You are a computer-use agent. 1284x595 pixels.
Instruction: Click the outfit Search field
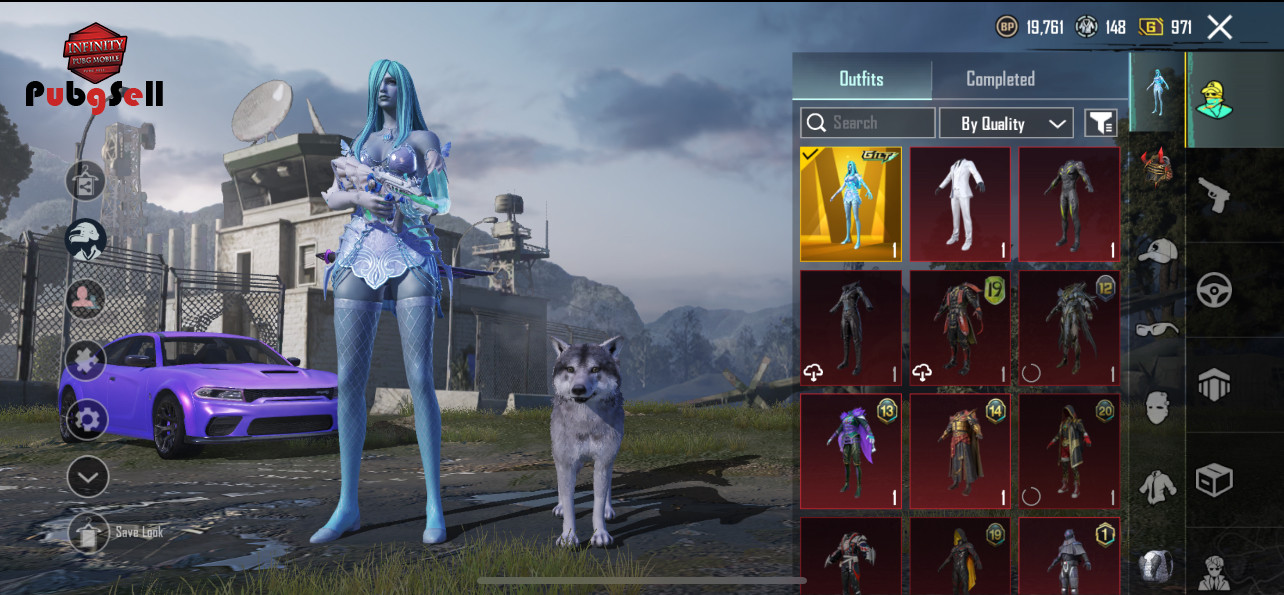coord(868,123)
